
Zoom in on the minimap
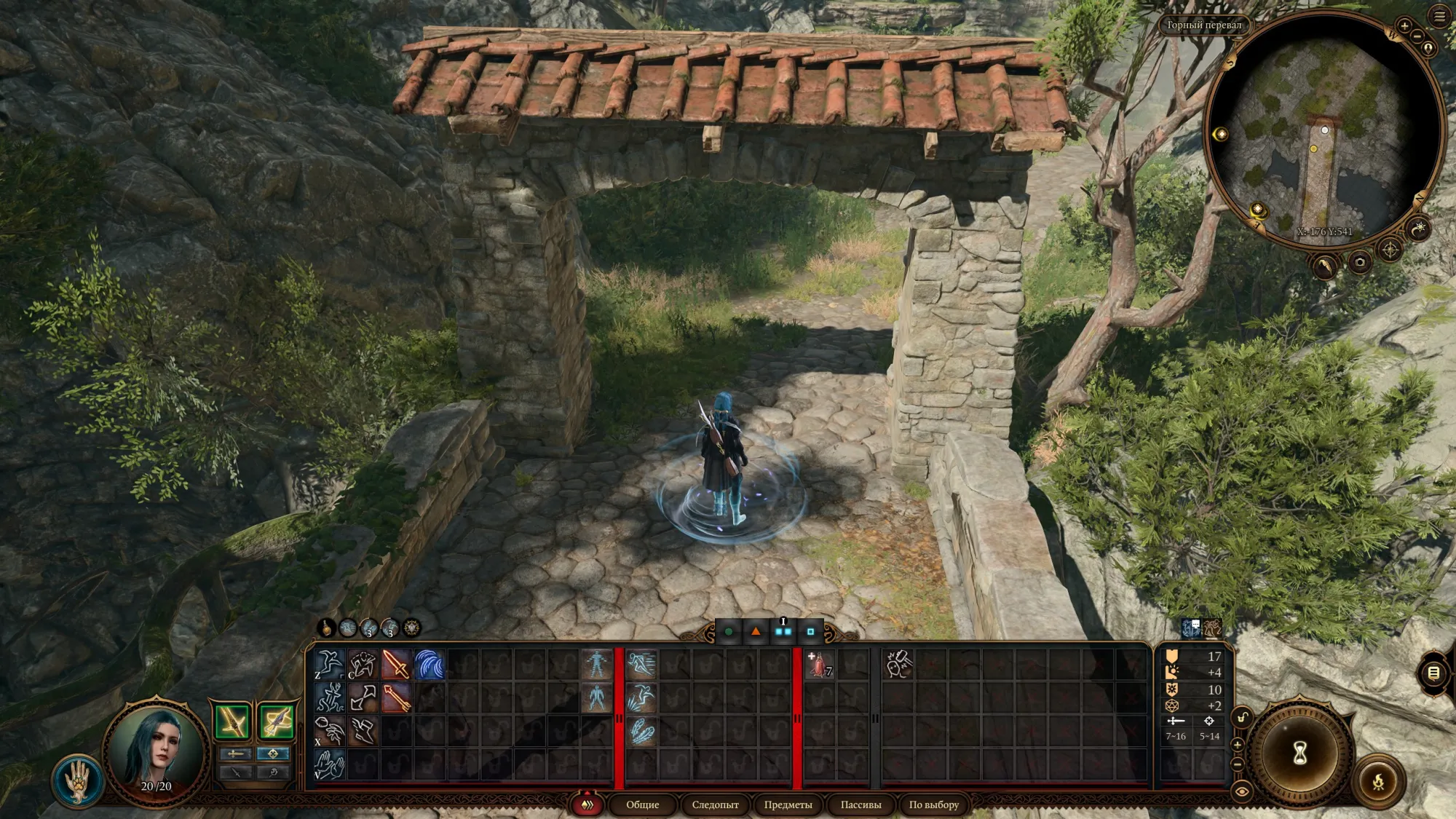click(x=1404, y=27)
